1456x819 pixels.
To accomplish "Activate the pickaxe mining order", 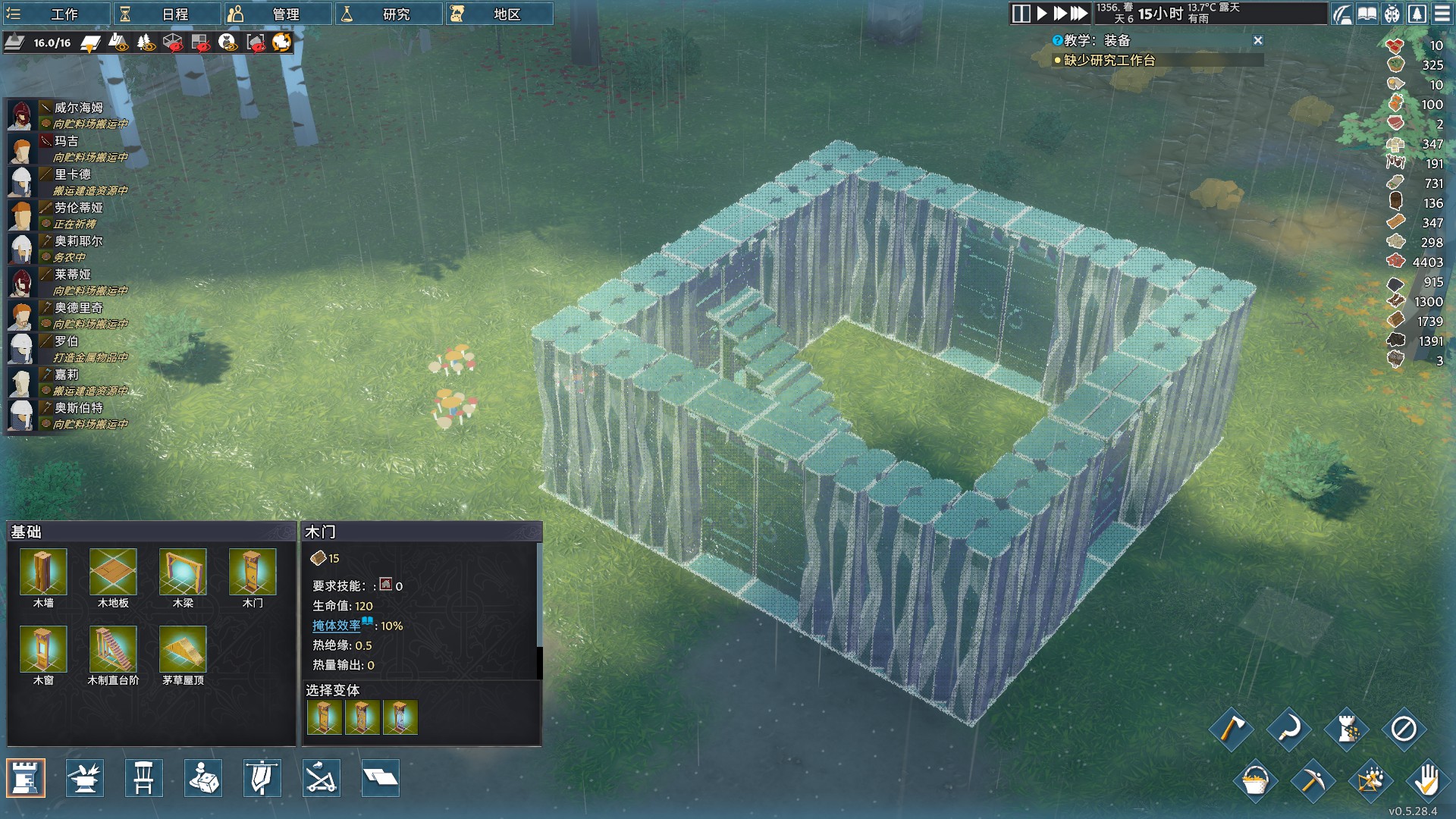I will pyautogui.click(x=1312, y=780).
